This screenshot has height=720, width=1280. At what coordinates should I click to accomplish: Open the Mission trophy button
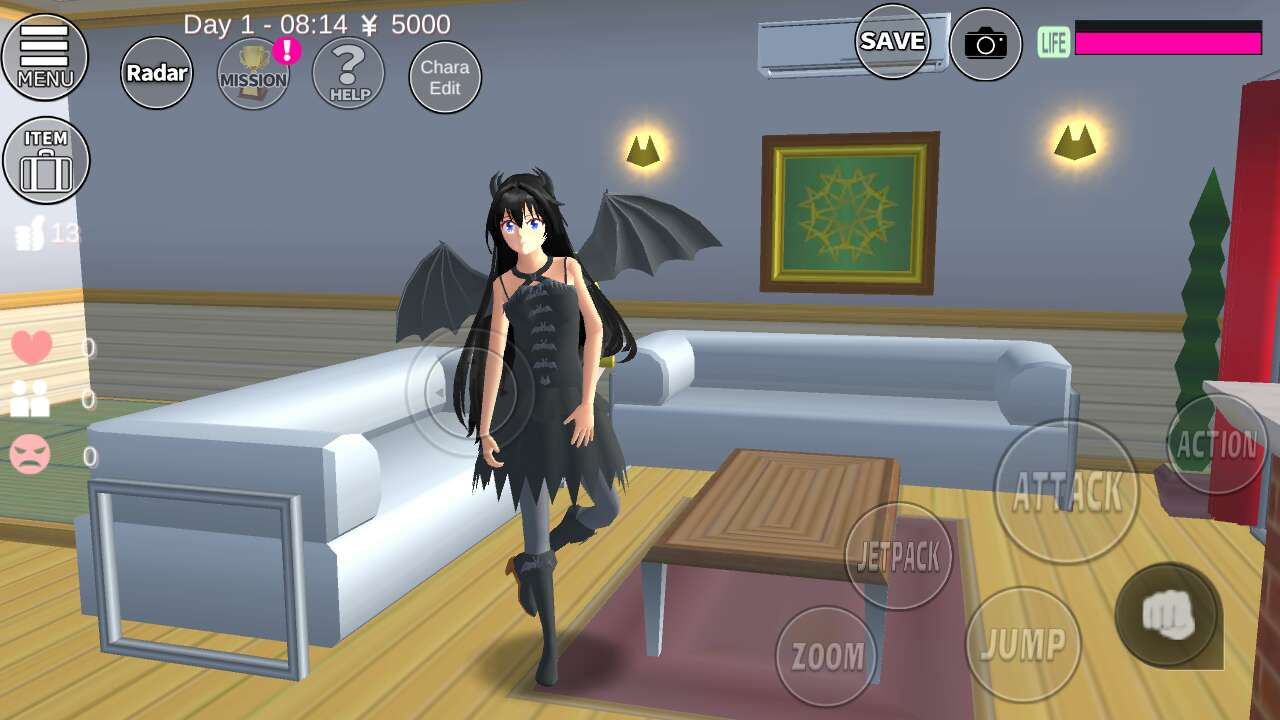(253, 75)
